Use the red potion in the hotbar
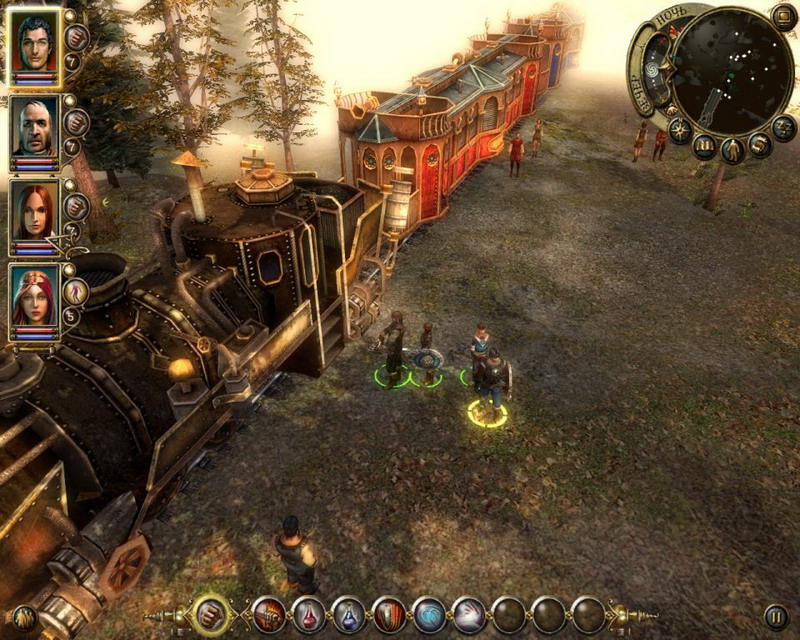Image resolution: width=800 pixels, height=640 pixels. (309, 614)
